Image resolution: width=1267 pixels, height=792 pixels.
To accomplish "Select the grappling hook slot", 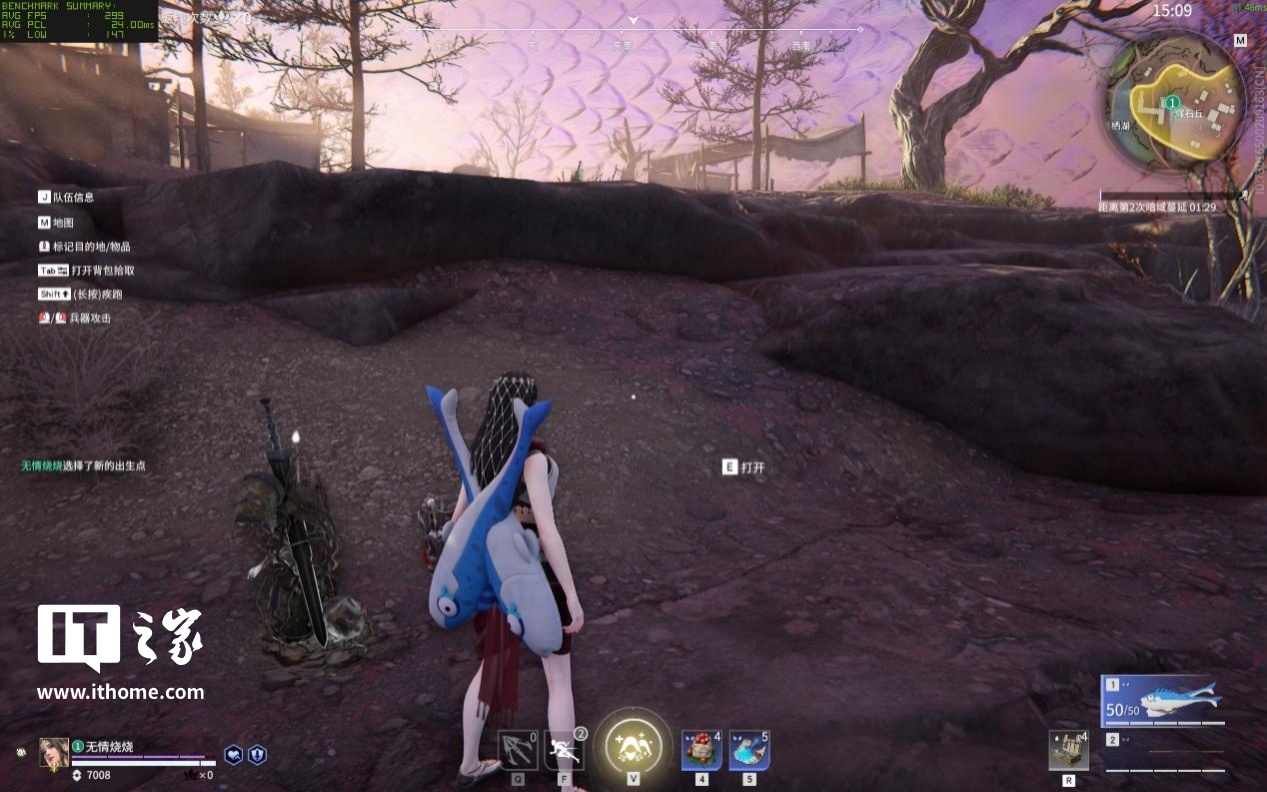I will (518, 750).
